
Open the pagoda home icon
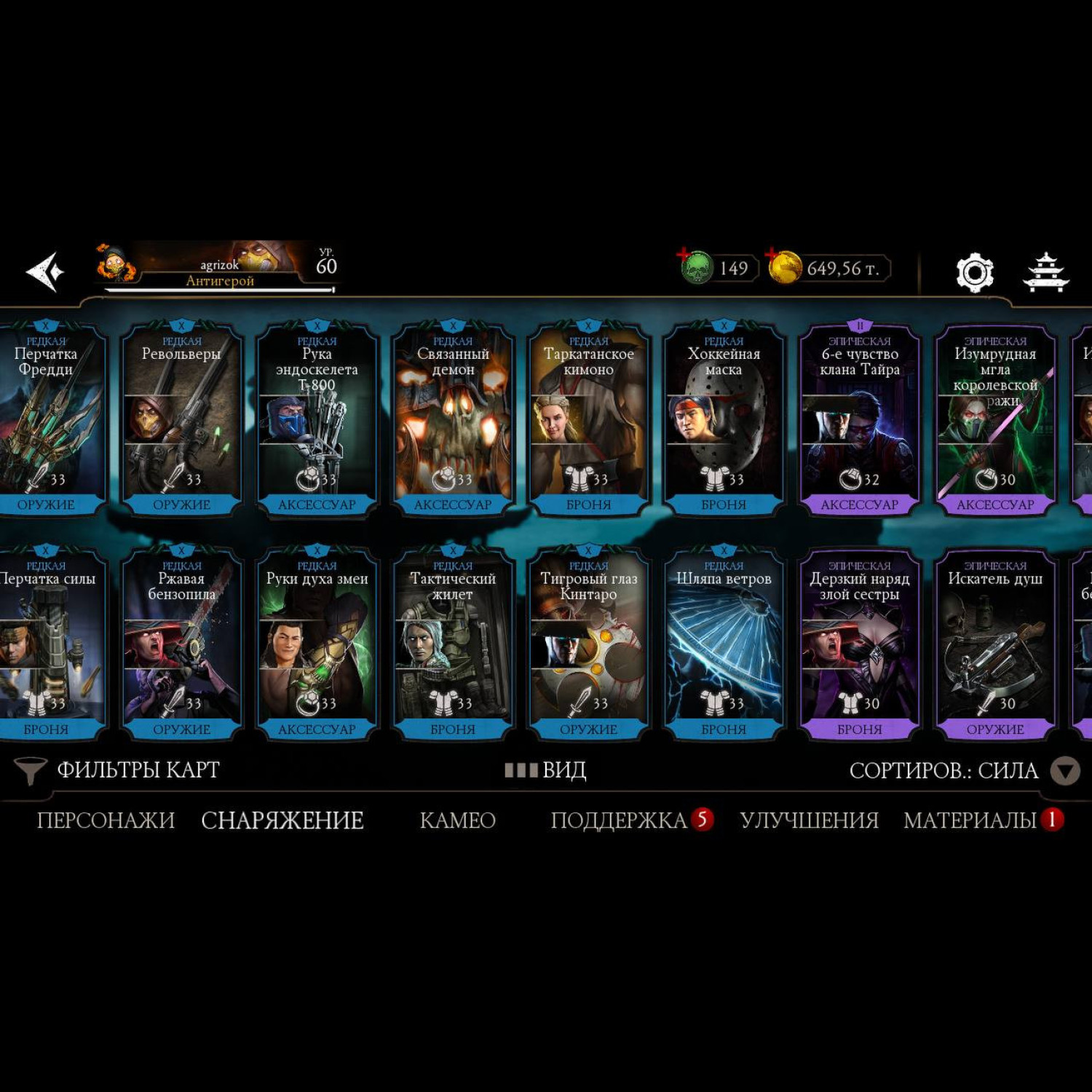pyautogui.click(x=1046, y=272)
